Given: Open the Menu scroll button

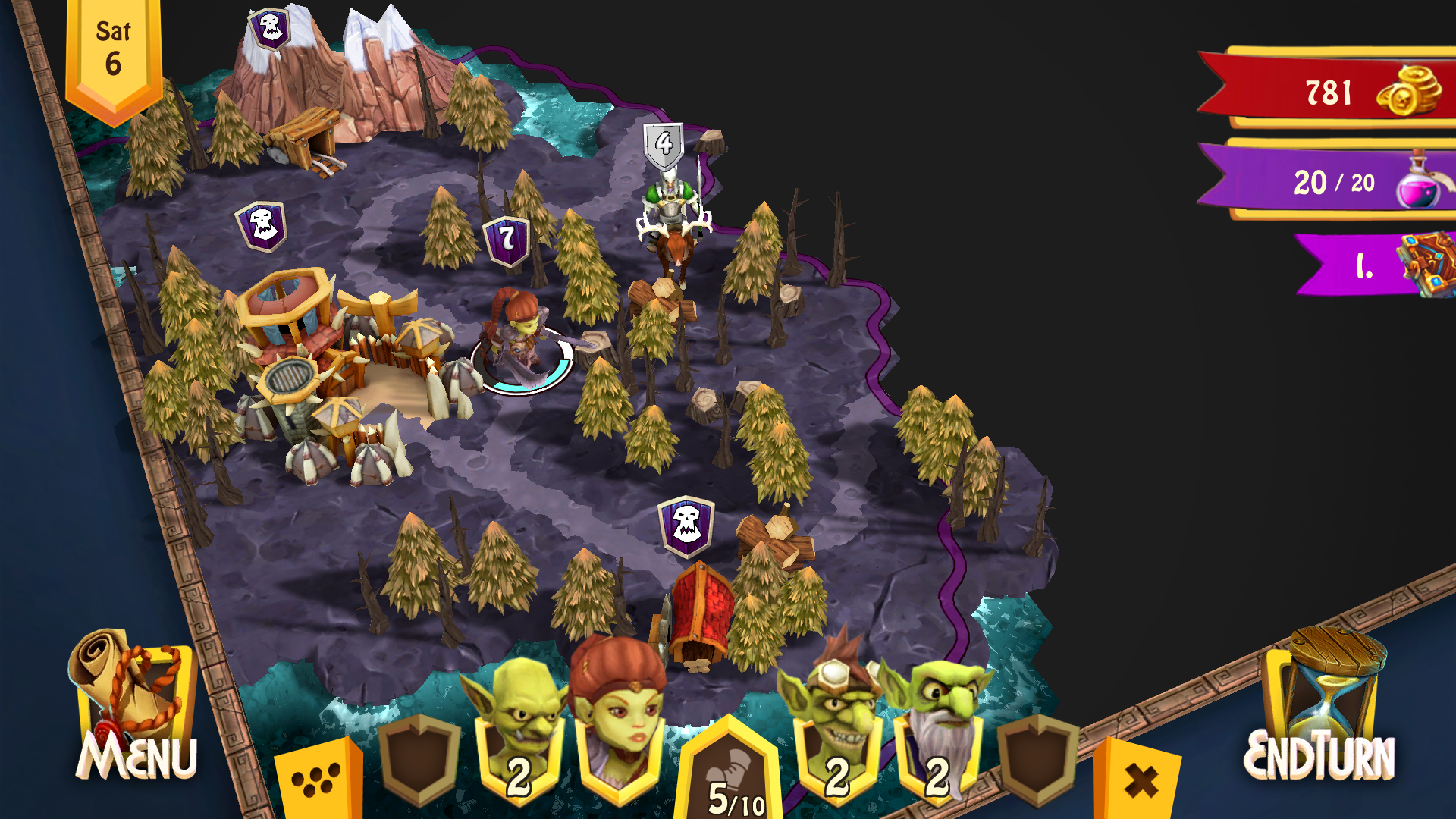Looking at the screenshot, I should (136, 713).
